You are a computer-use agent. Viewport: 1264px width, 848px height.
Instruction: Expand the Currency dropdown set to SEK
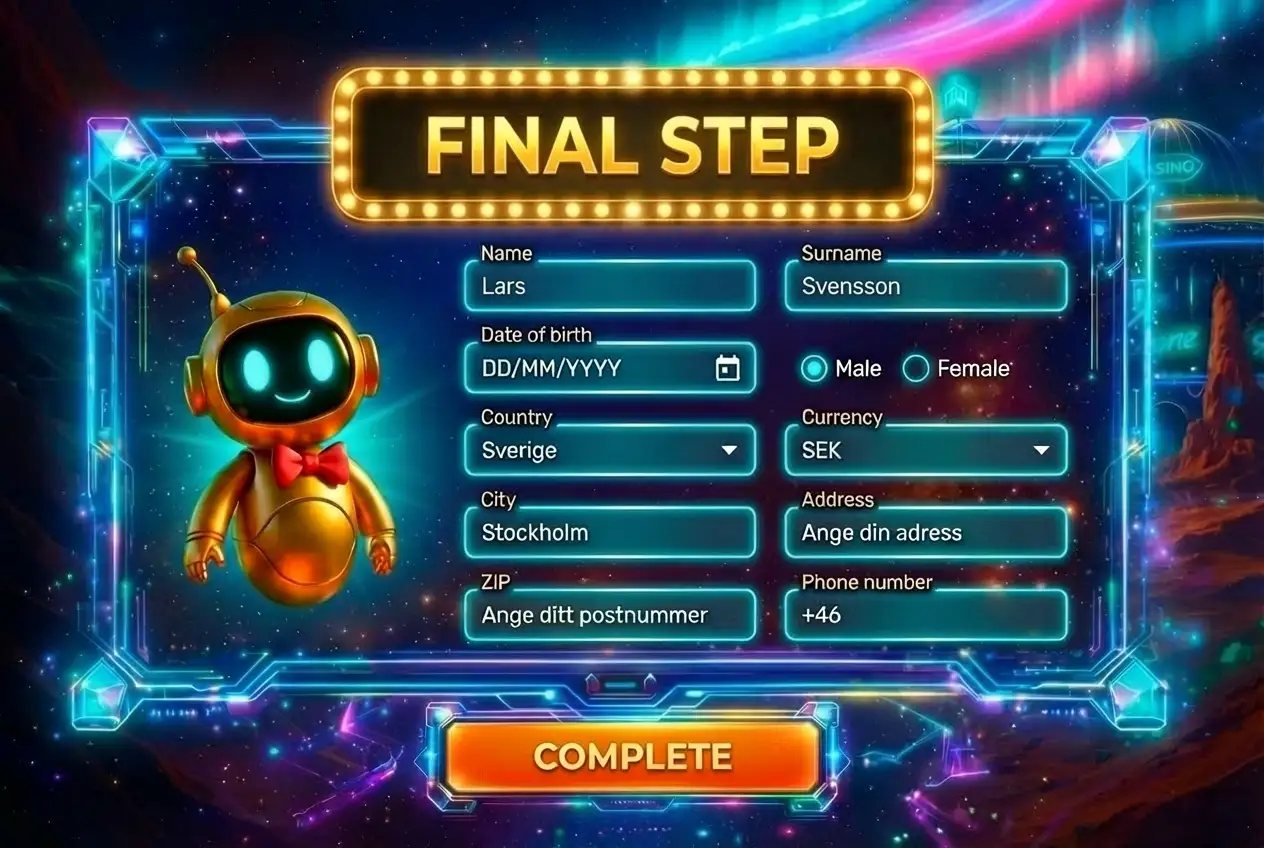925,451
